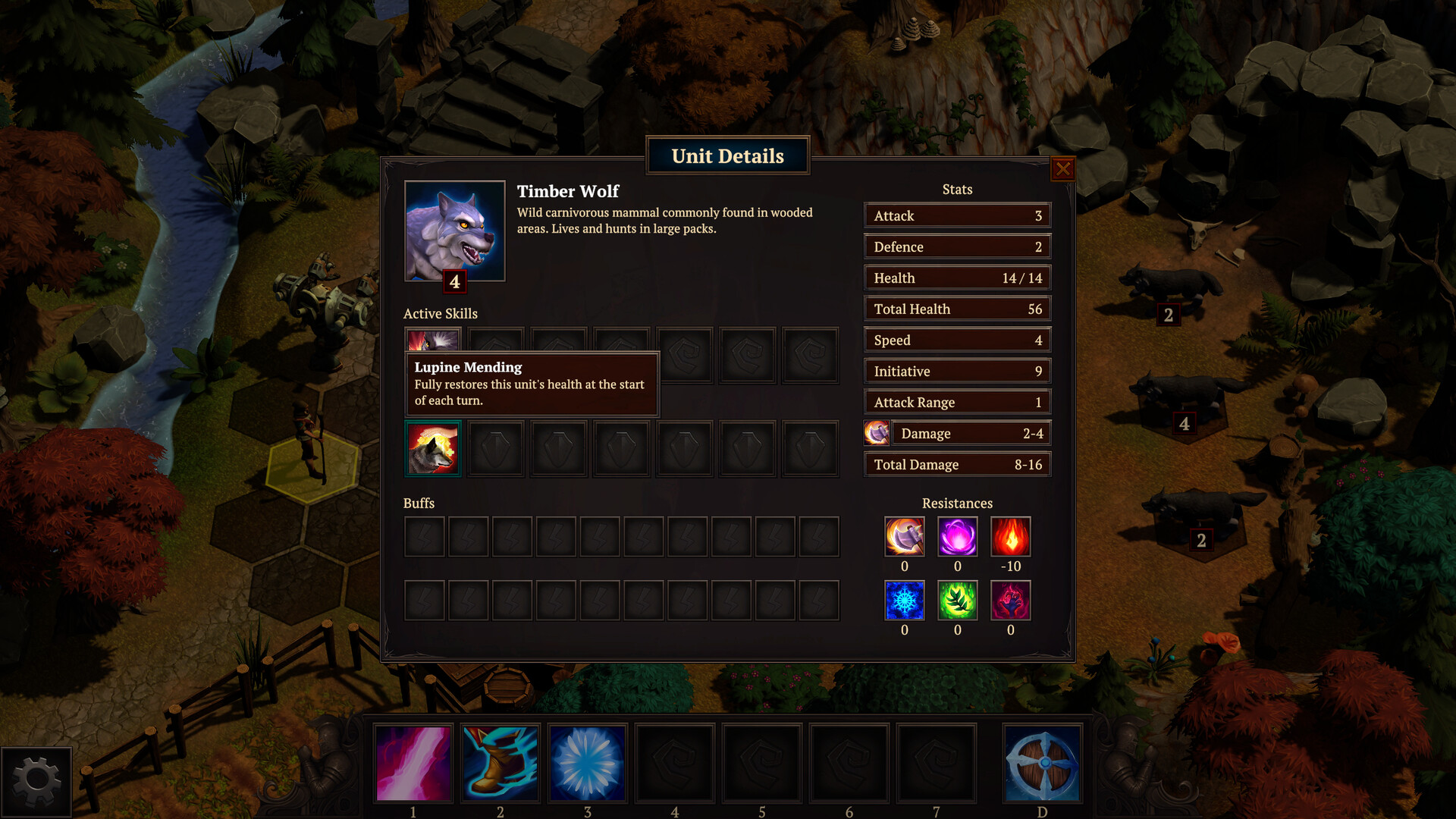1456x819 pixels.
Task: Click the Total Damage stat entry
Action: (x=957, y=463)
